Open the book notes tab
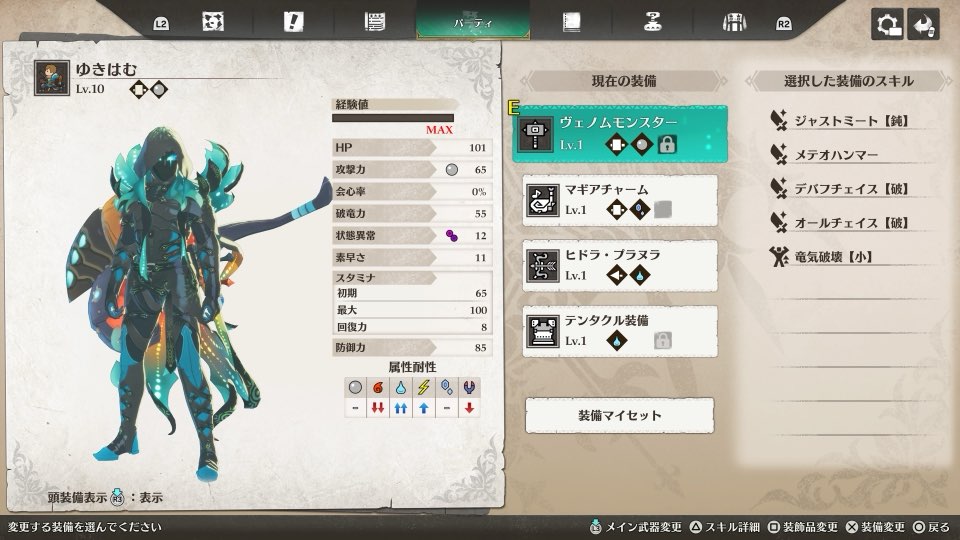Screen dimensions: 960x540 coord(571,21)
